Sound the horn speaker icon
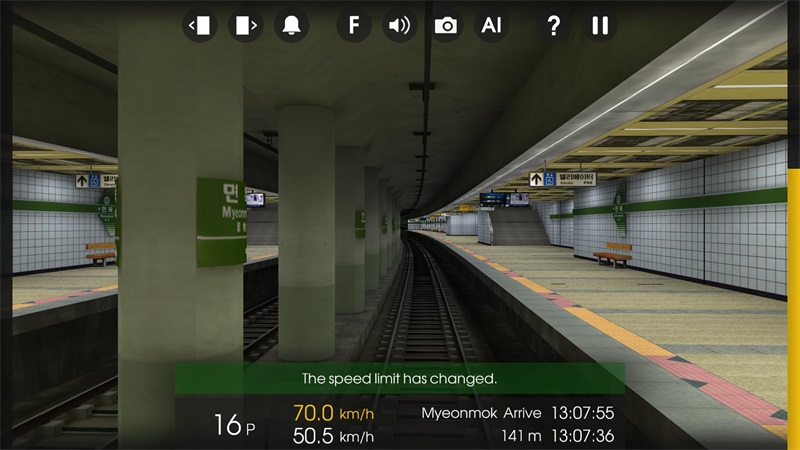Image resolution: width=800 pixels, height=450 pixels. [x=400, y=25]
